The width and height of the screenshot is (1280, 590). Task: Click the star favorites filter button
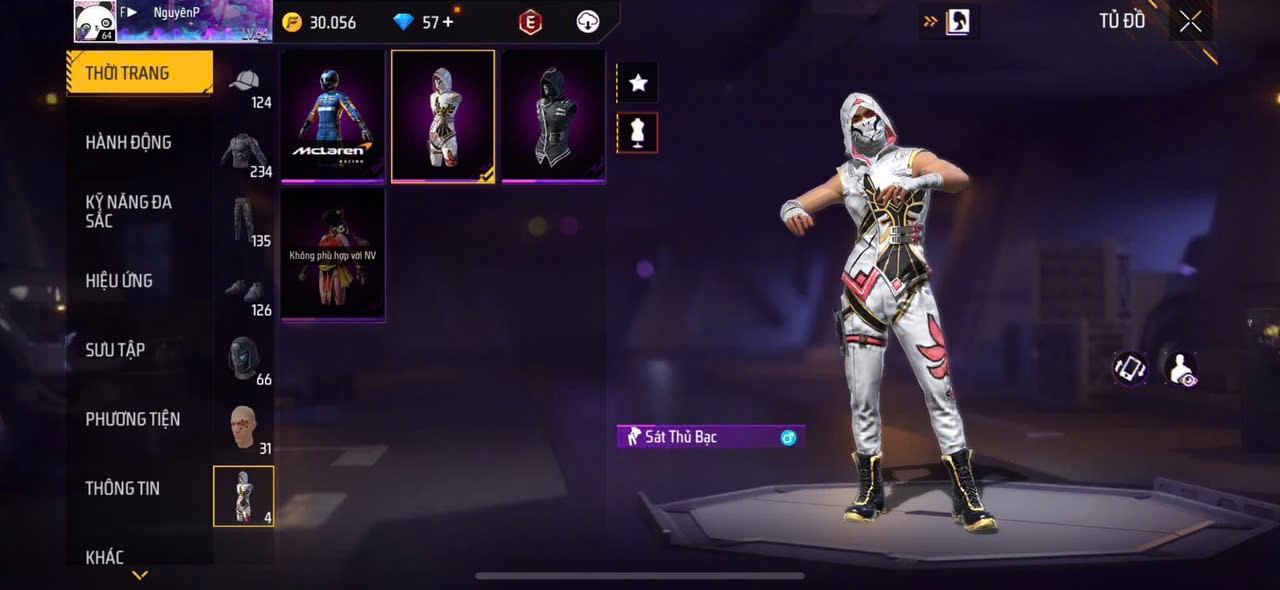coord(638,84)
